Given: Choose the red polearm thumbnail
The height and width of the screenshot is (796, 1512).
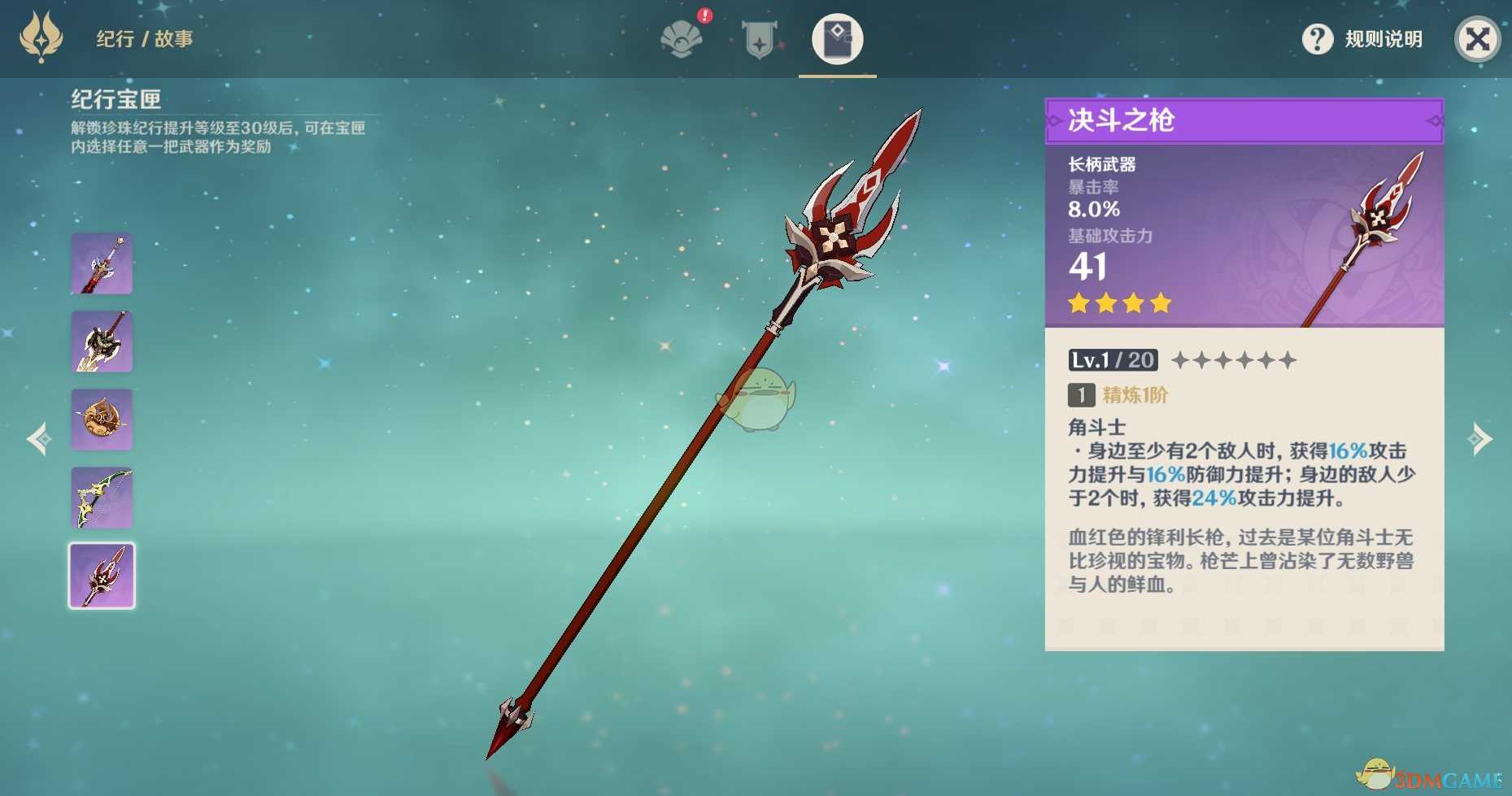Looking at the screenshot, I should [102, 576].
